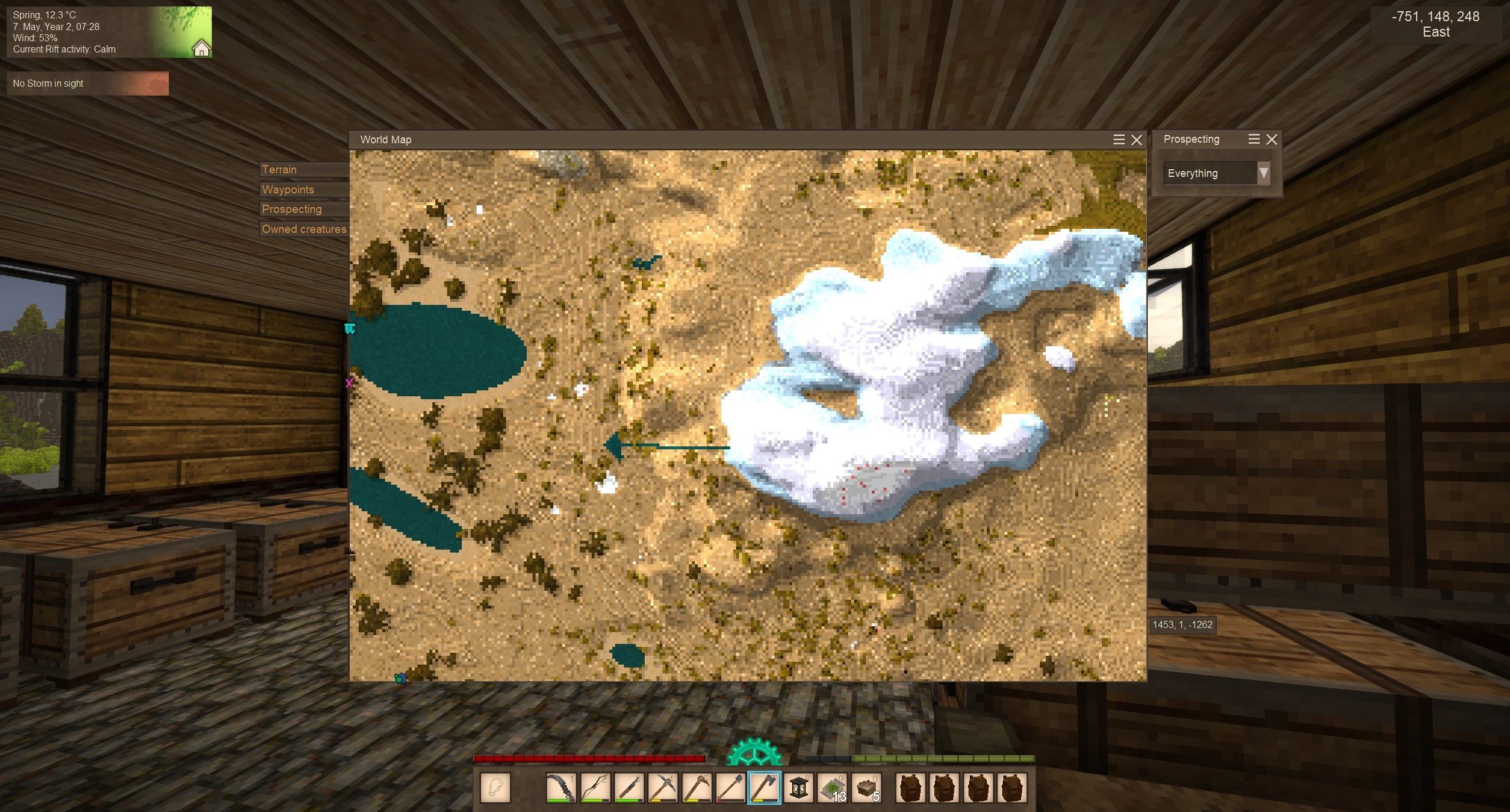Close the Prospecting panel
This screenshot has height=812, width=1510.
pyautogui.click(x=1272, y=139)
